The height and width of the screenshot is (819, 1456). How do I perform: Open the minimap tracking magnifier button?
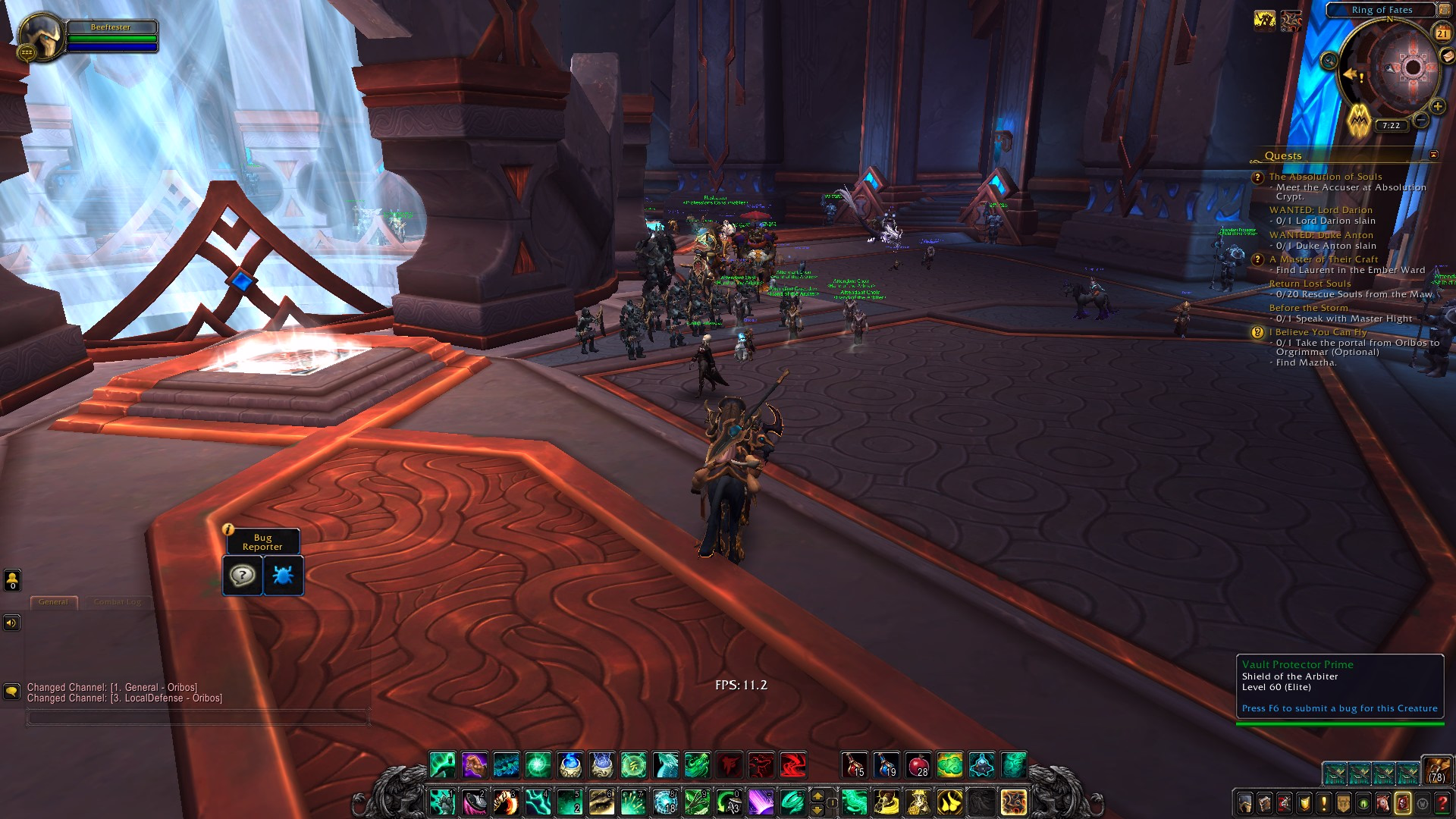coord(1329,61)
